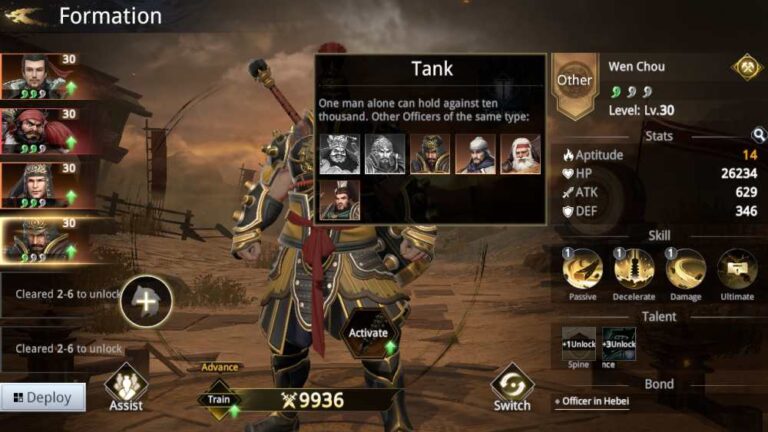Open the Spine talent

pyautogui.click(x=578, y=344)
